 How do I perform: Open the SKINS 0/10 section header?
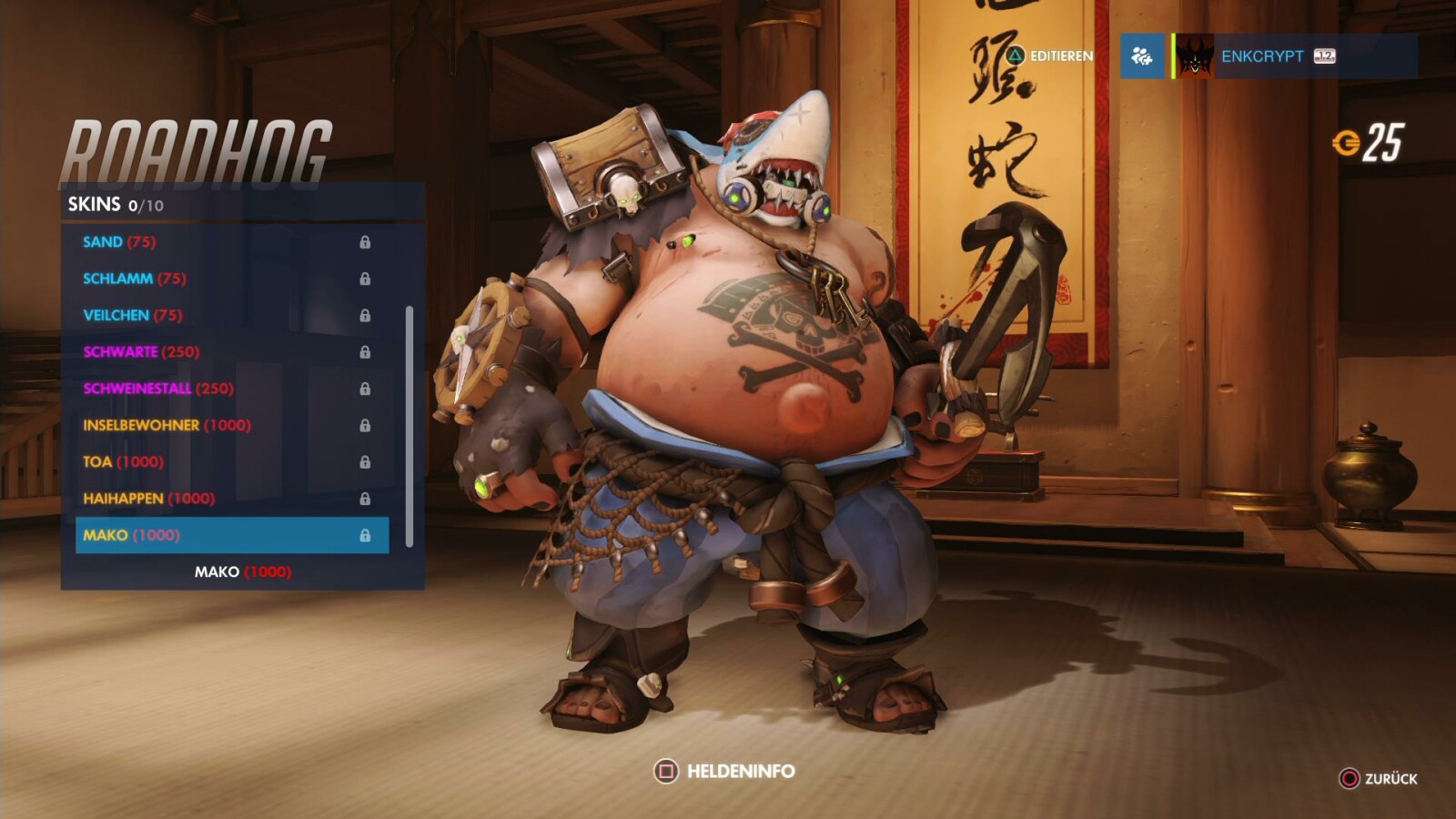pos(109,202)
